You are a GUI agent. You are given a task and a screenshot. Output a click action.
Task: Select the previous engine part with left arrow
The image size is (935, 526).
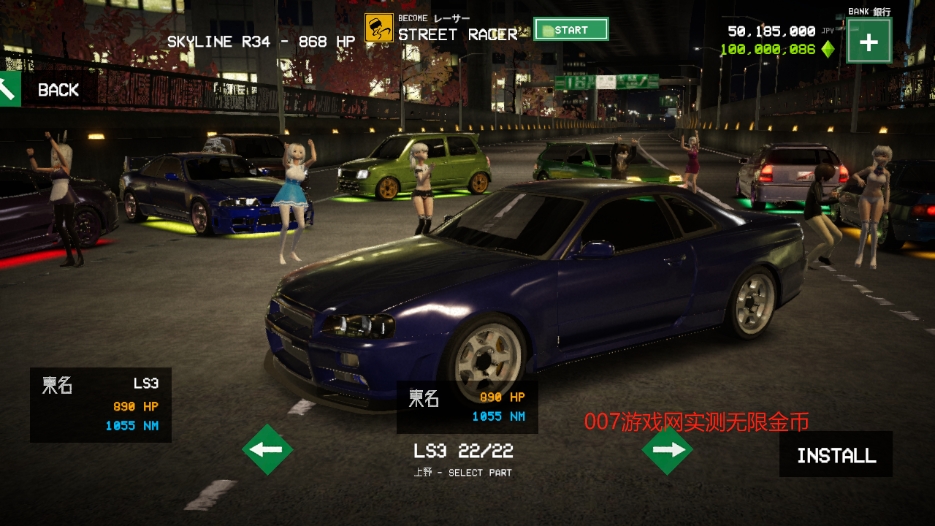(267, 450)
